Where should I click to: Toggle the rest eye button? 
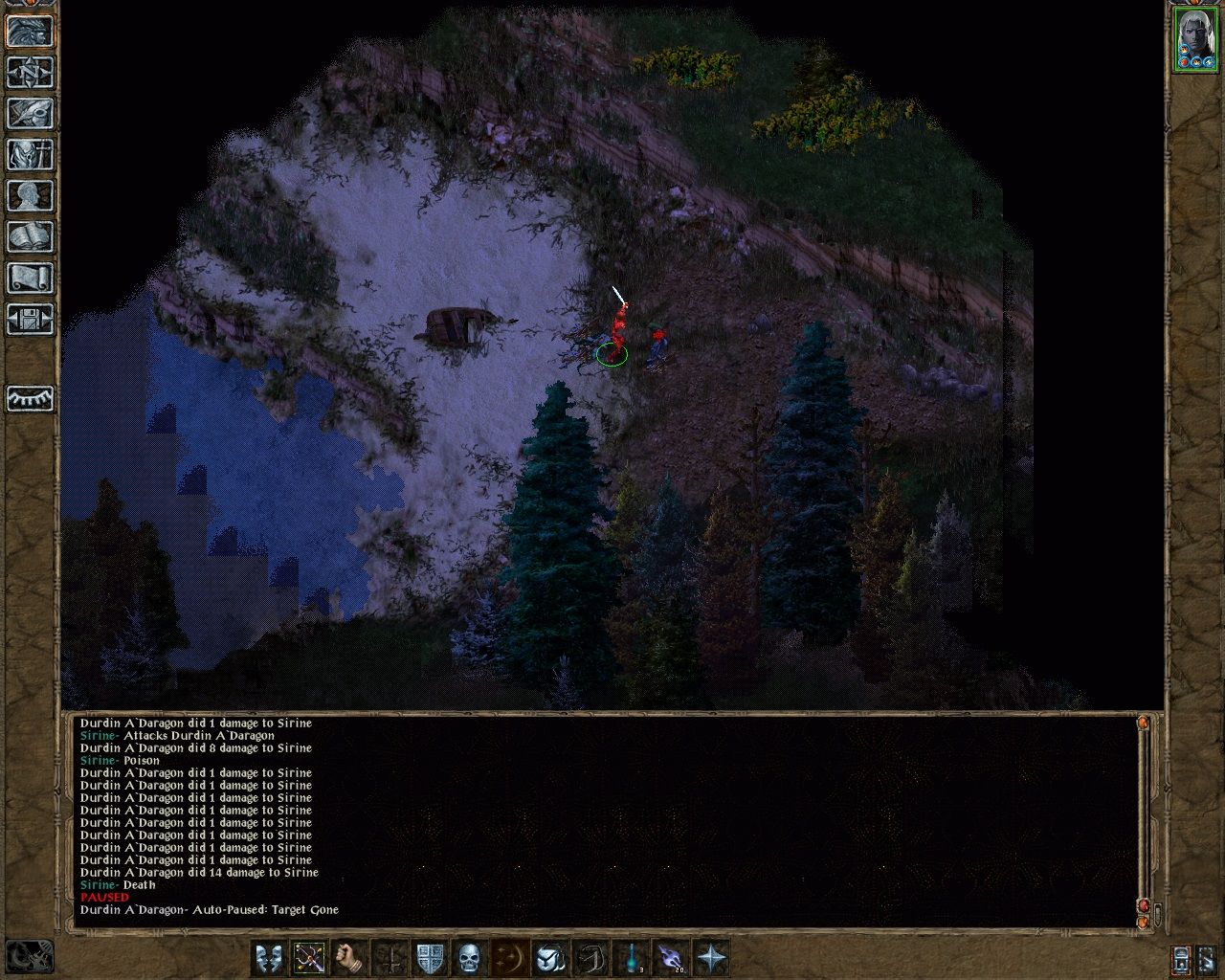point(30,398)
